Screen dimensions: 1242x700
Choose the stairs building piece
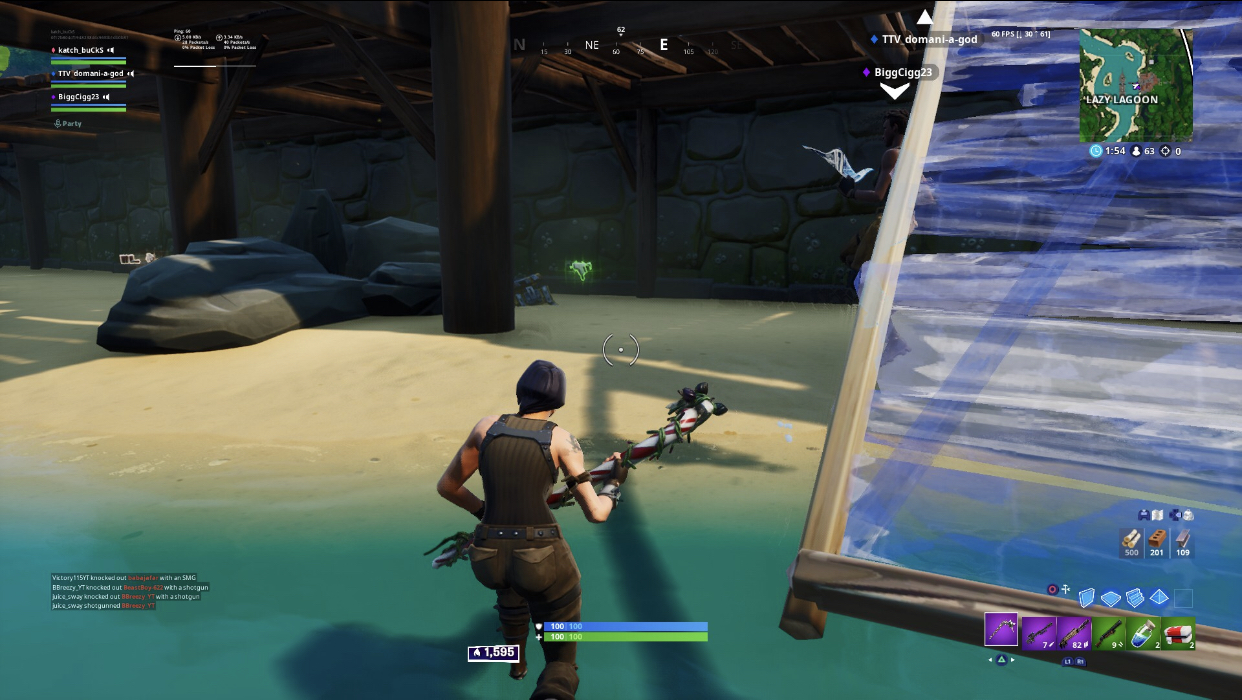(x=1135, y=598)
